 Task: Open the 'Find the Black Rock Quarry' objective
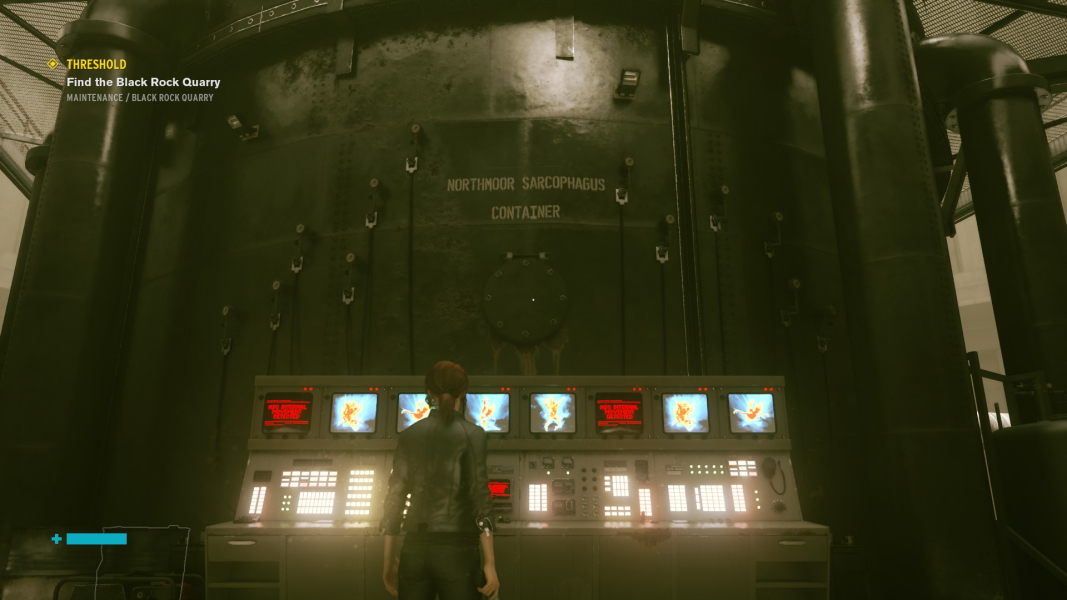143,82
